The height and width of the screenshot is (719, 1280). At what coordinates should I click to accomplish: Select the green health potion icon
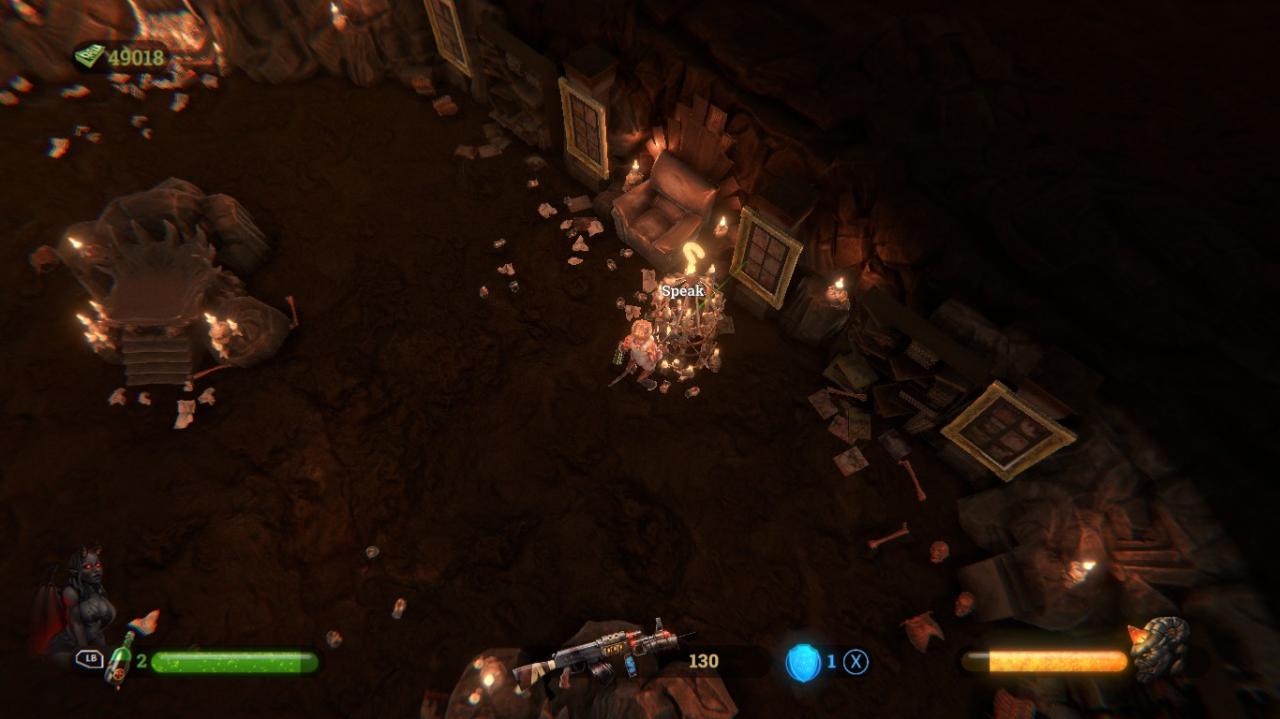click(x=120, y=661)
